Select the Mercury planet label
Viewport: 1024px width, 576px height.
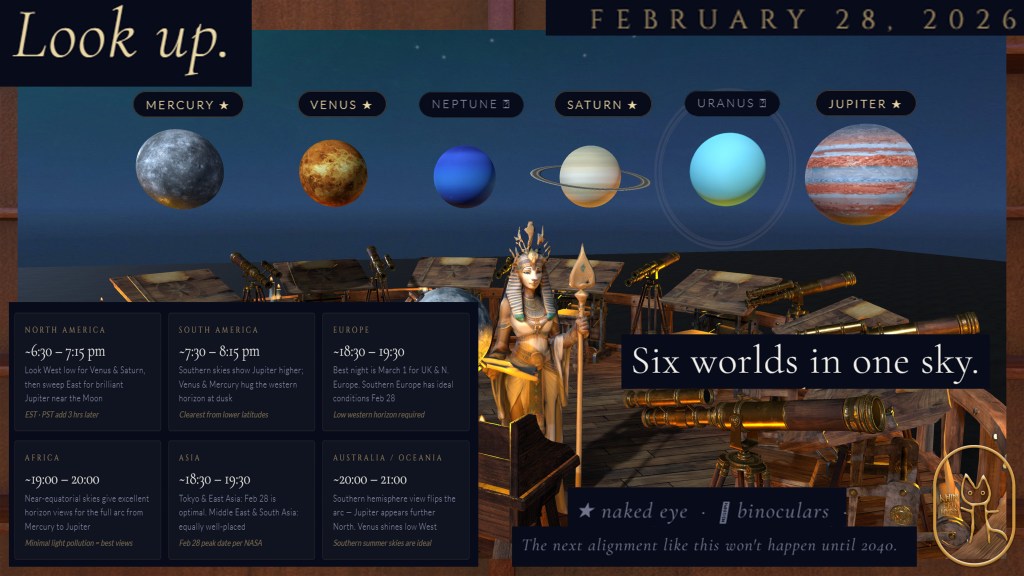tap(188, 105)
